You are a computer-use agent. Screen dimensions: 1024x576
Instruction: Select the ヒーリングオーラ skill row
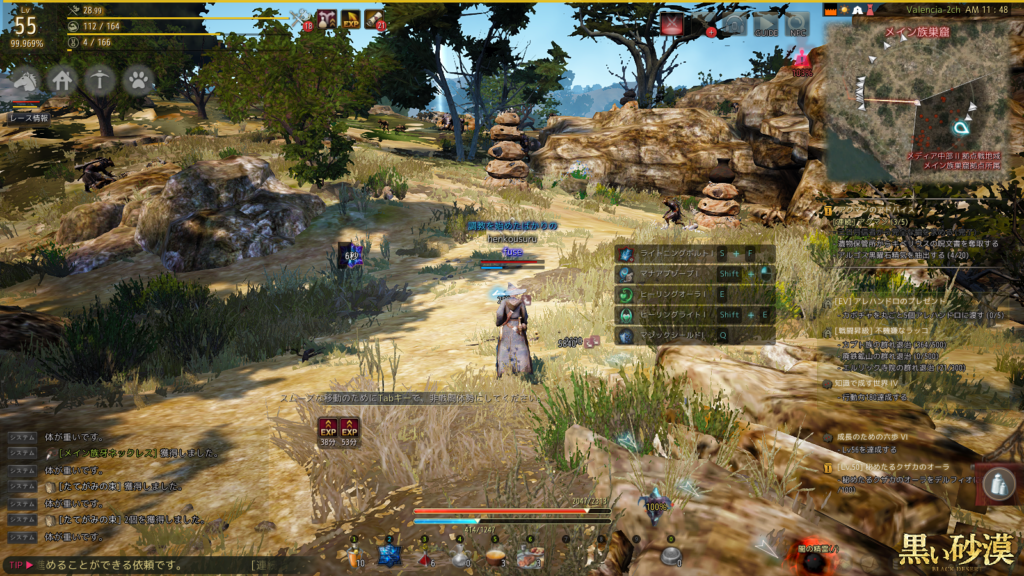[680, 295]
